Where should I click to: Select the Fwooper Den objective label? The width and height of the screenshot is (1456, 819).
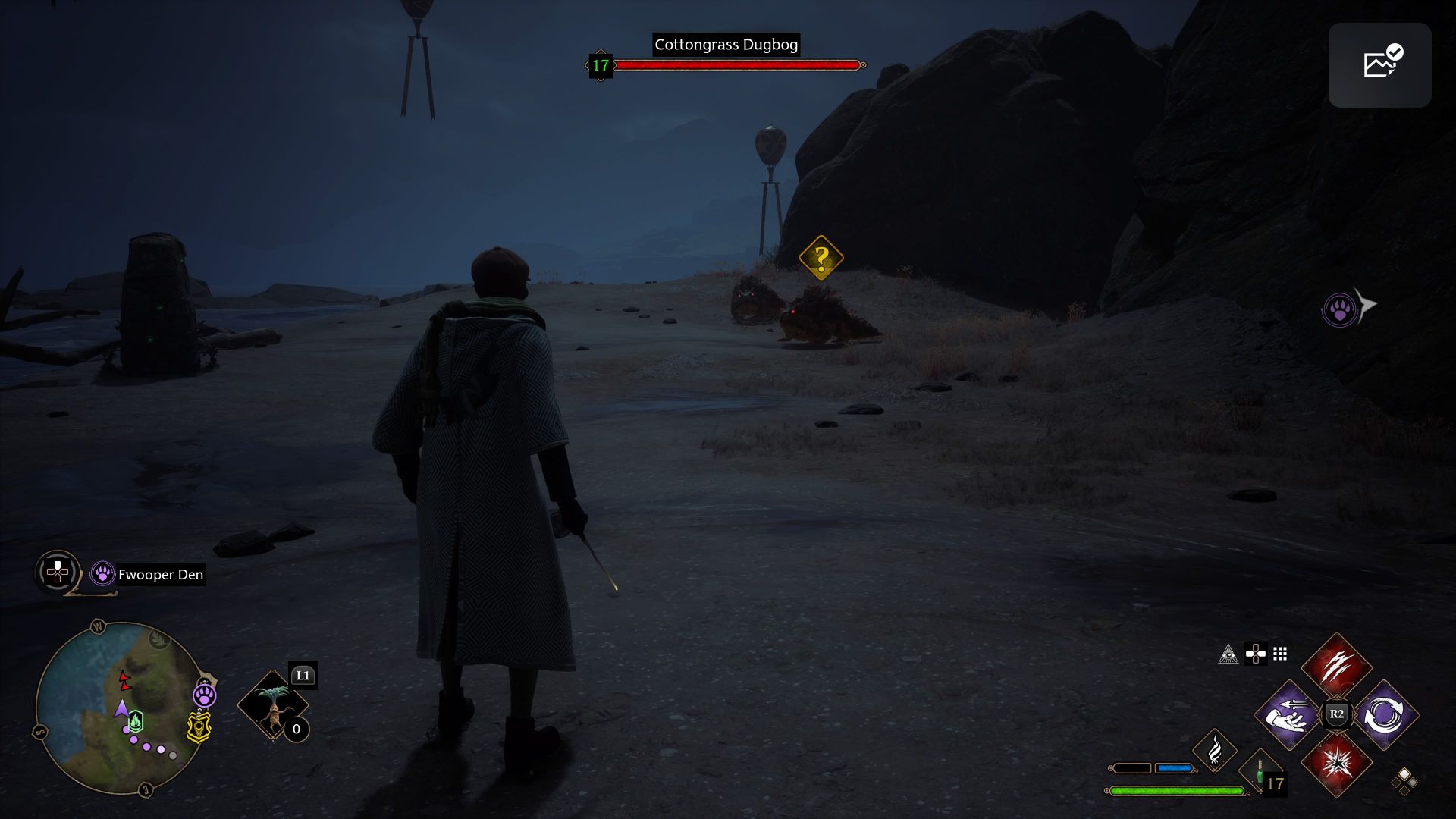click(159, 575)
